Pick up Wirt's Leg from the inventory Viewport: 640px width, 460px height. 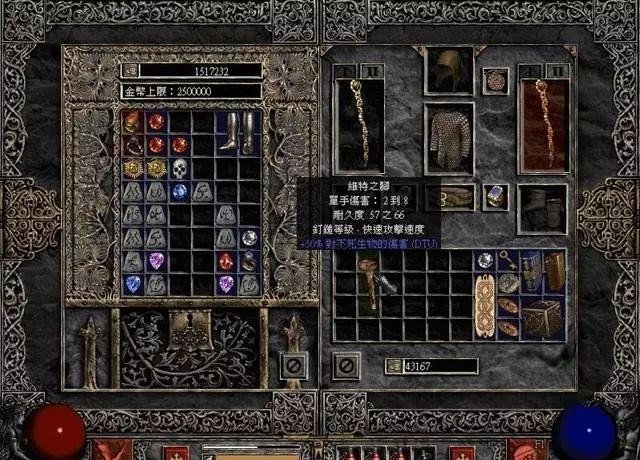[x=372, y=281]
